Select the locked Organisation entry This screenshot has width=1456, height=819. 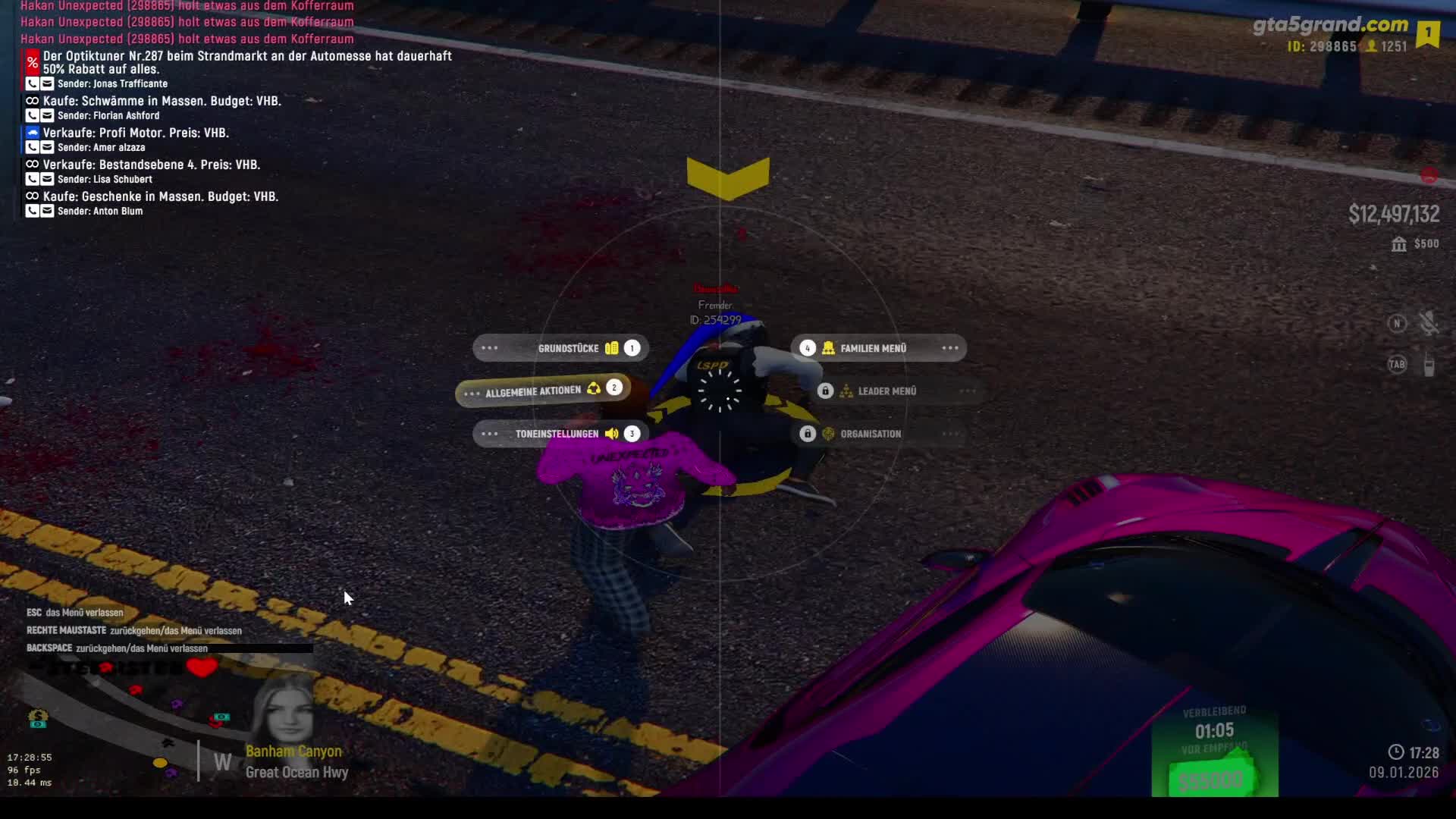click(x=871, y=434)
